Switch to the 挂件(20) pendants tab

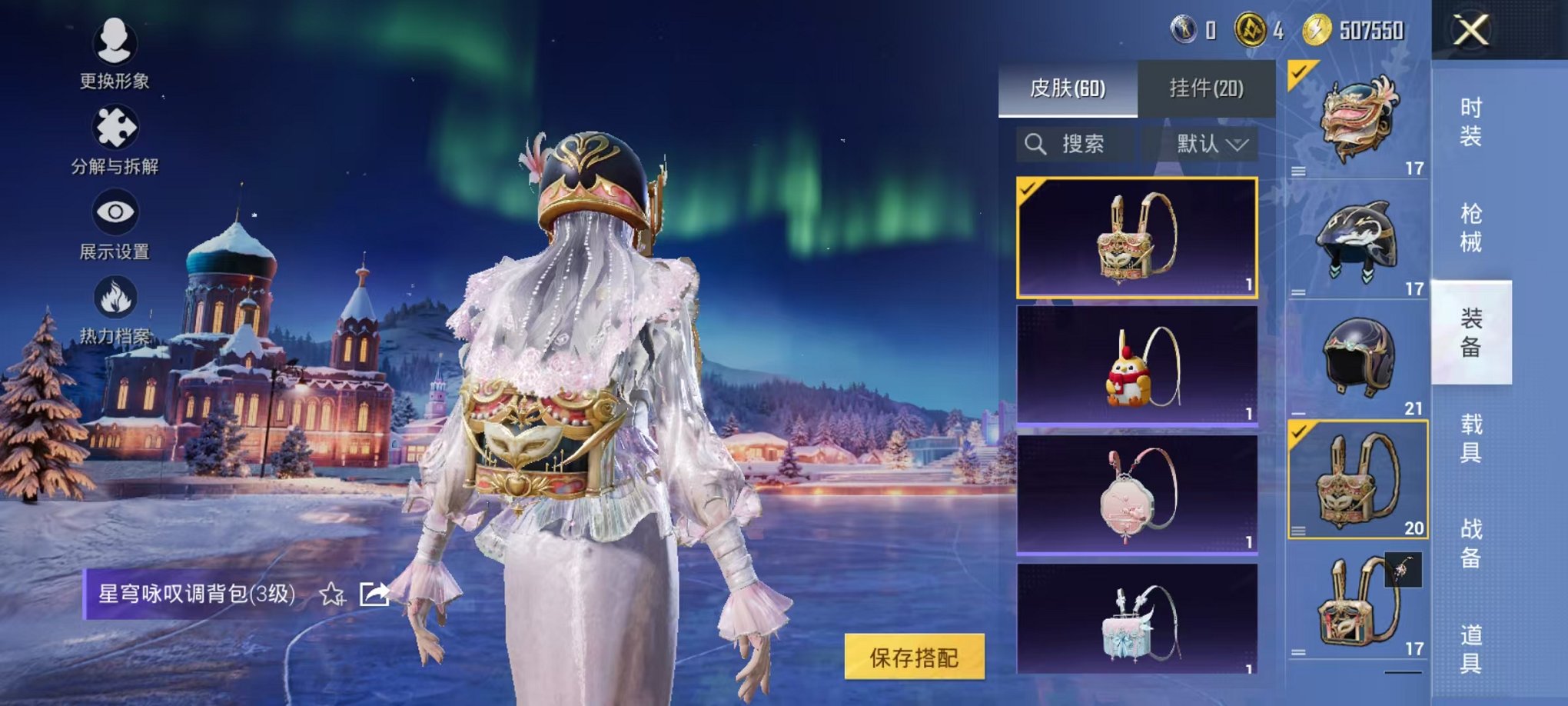1207,90
